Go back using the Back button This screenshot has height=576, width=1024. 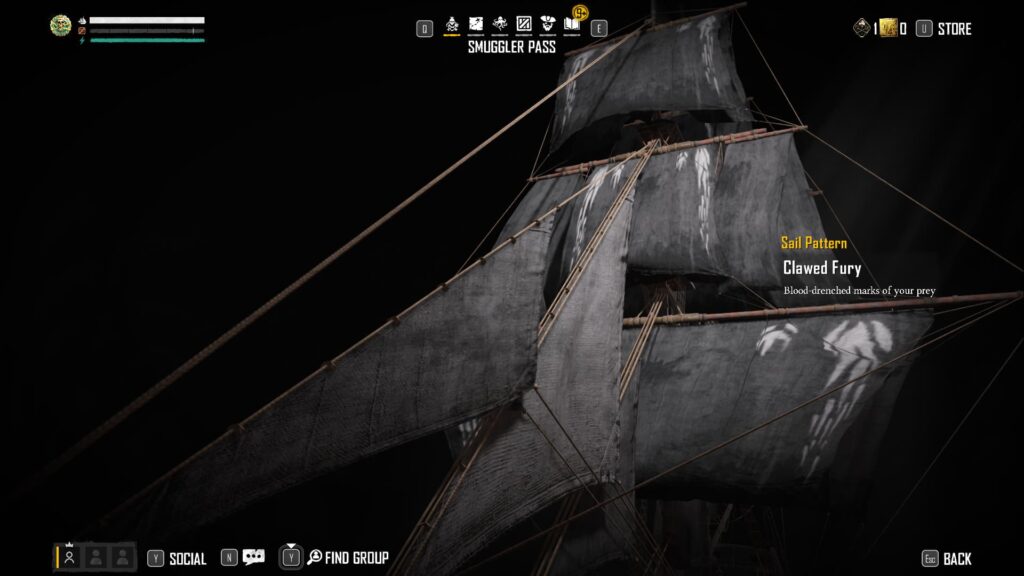coord(957,559)
